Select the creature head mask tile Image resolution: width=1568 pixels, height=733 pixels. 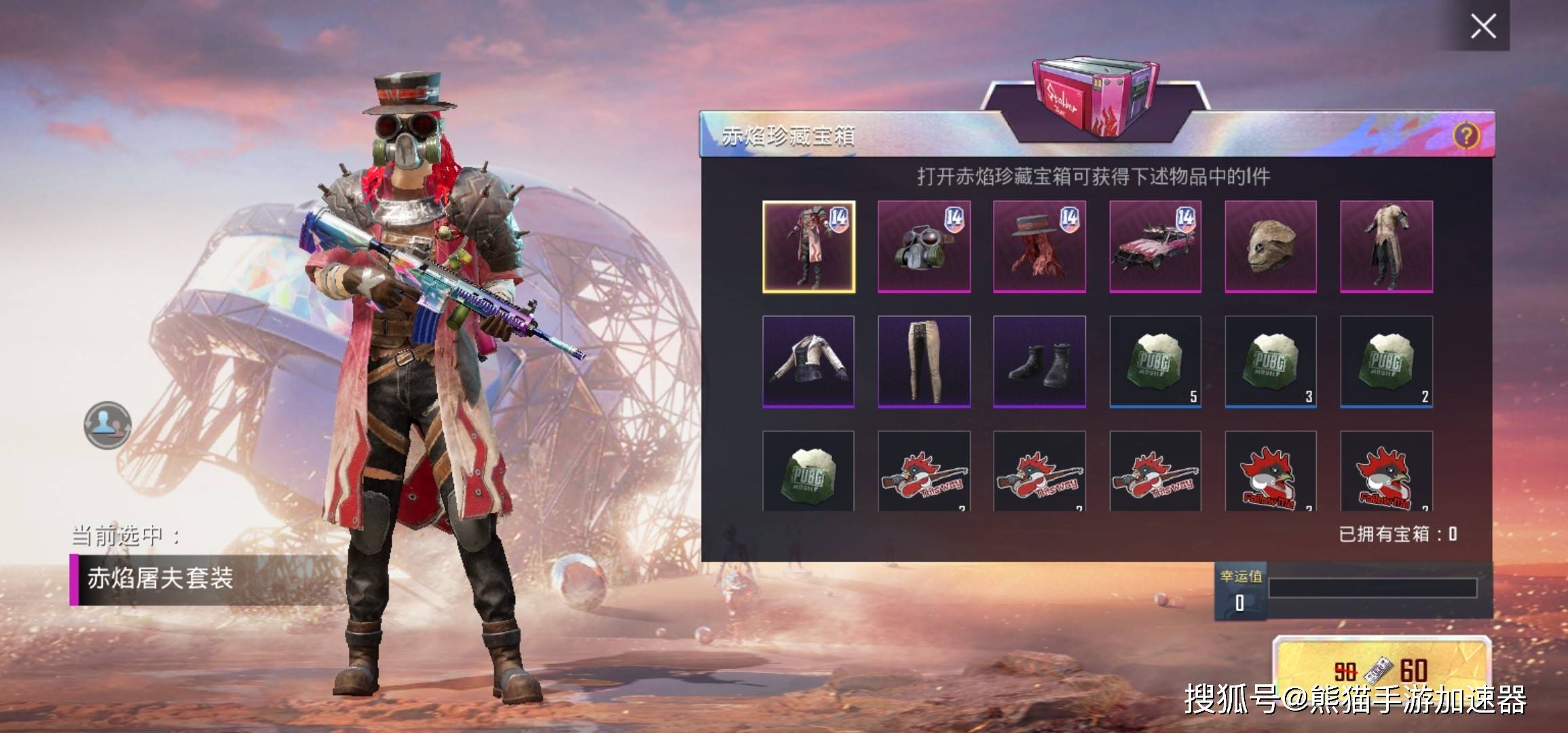click(1271, 247)
